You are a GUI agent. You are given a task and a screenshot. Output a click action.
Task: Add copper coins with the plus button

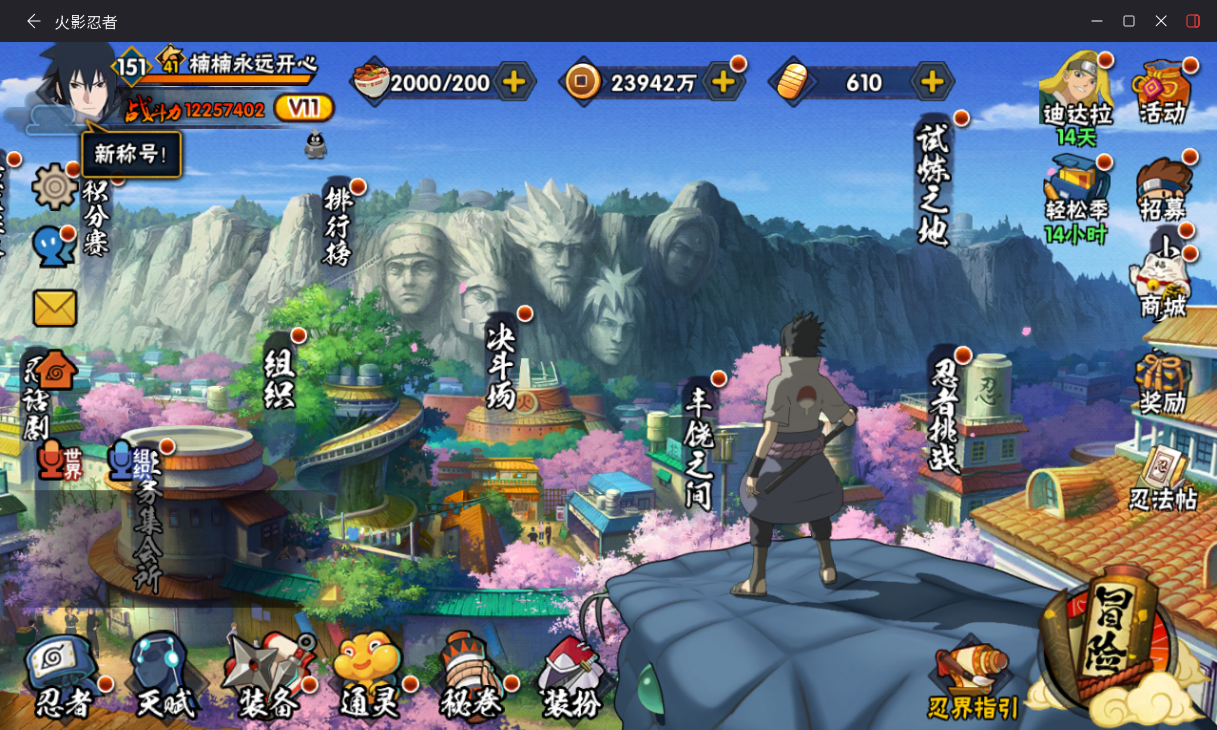point(723,82)
